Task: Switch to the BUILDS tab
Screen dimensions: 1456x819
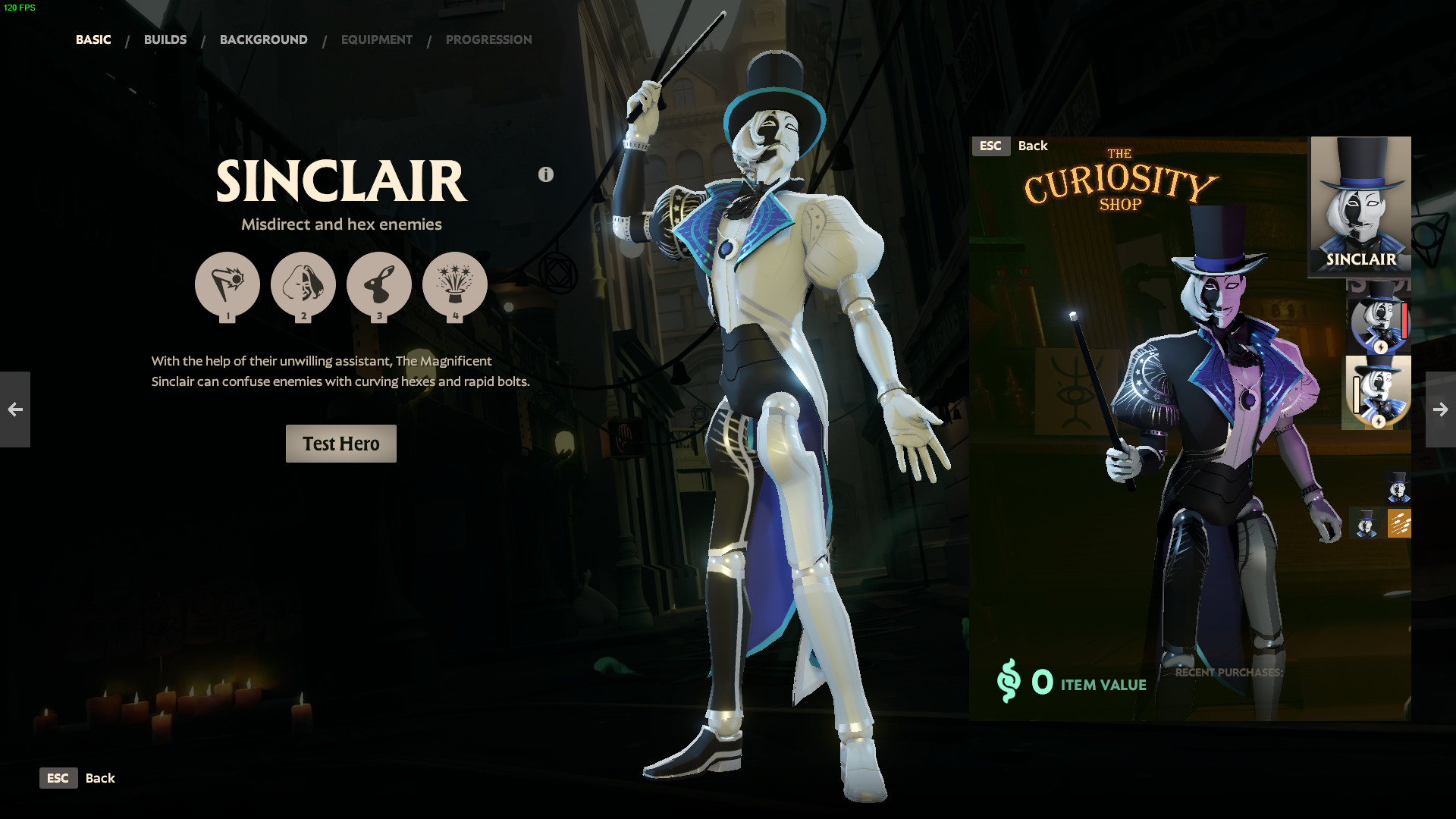Action: click(x=165, y=39)
